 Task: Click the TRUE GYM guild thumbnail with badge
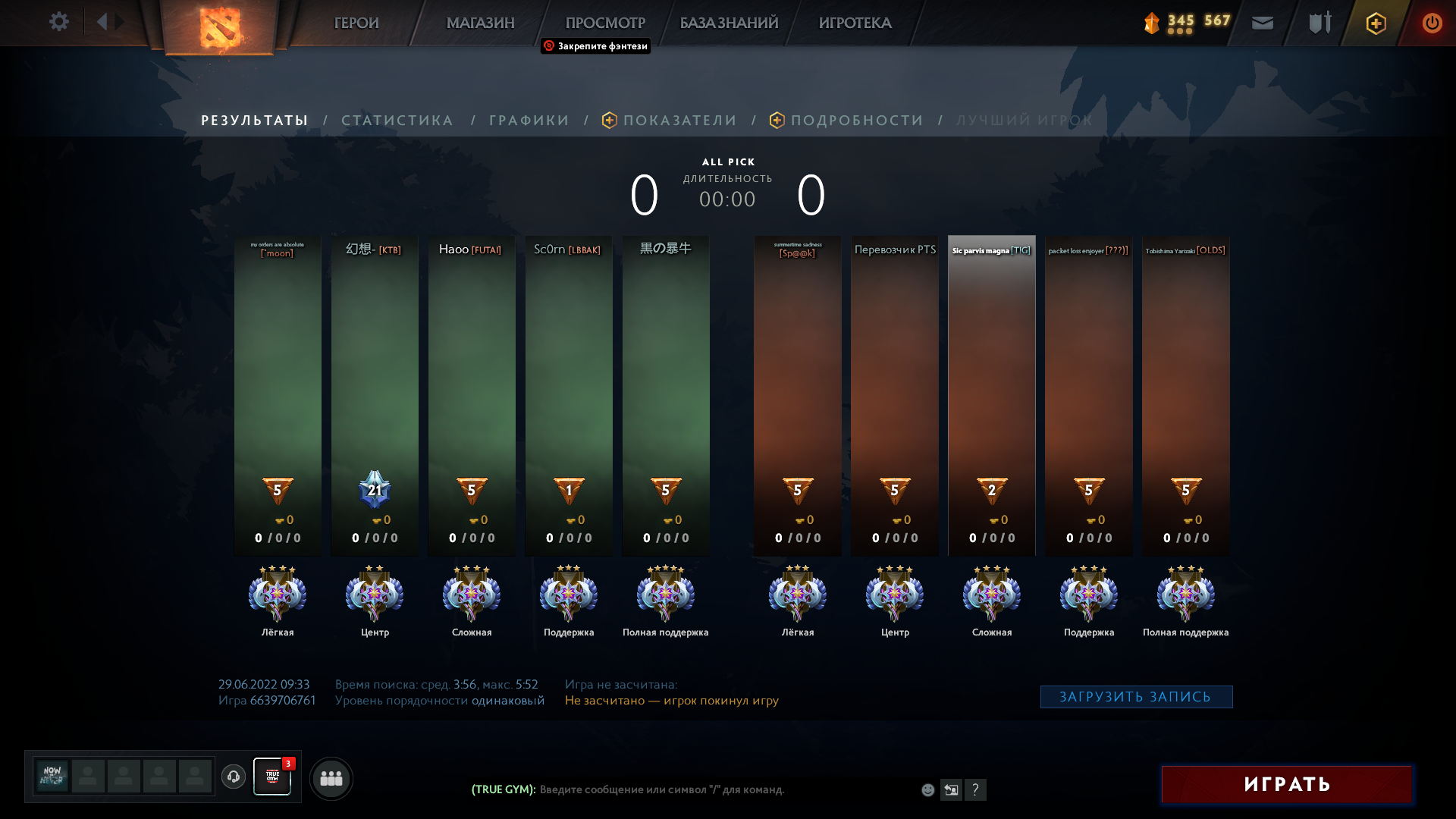click(272, 776)
